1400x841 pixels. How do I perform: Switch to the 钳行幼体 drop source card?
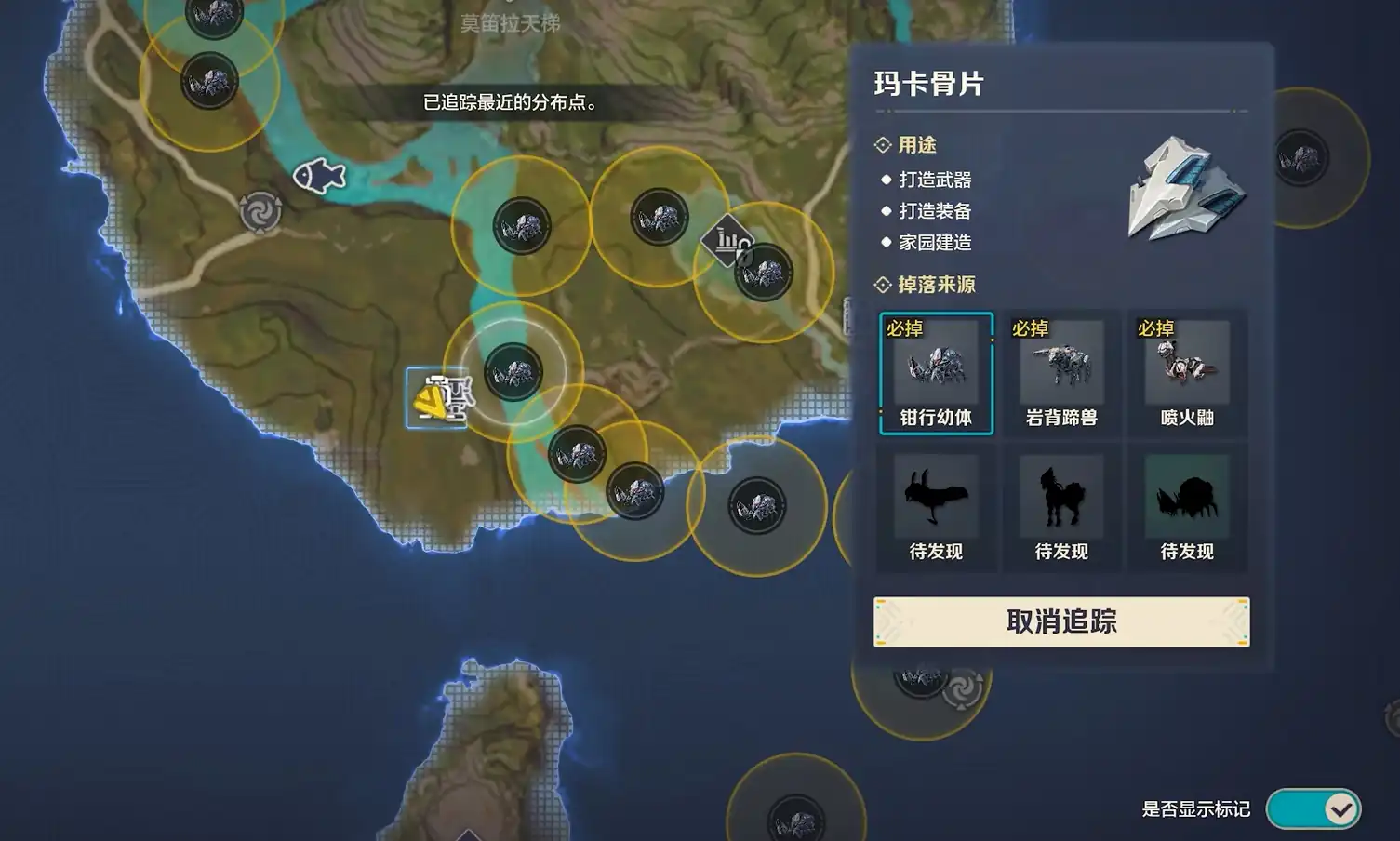[936, 372]
